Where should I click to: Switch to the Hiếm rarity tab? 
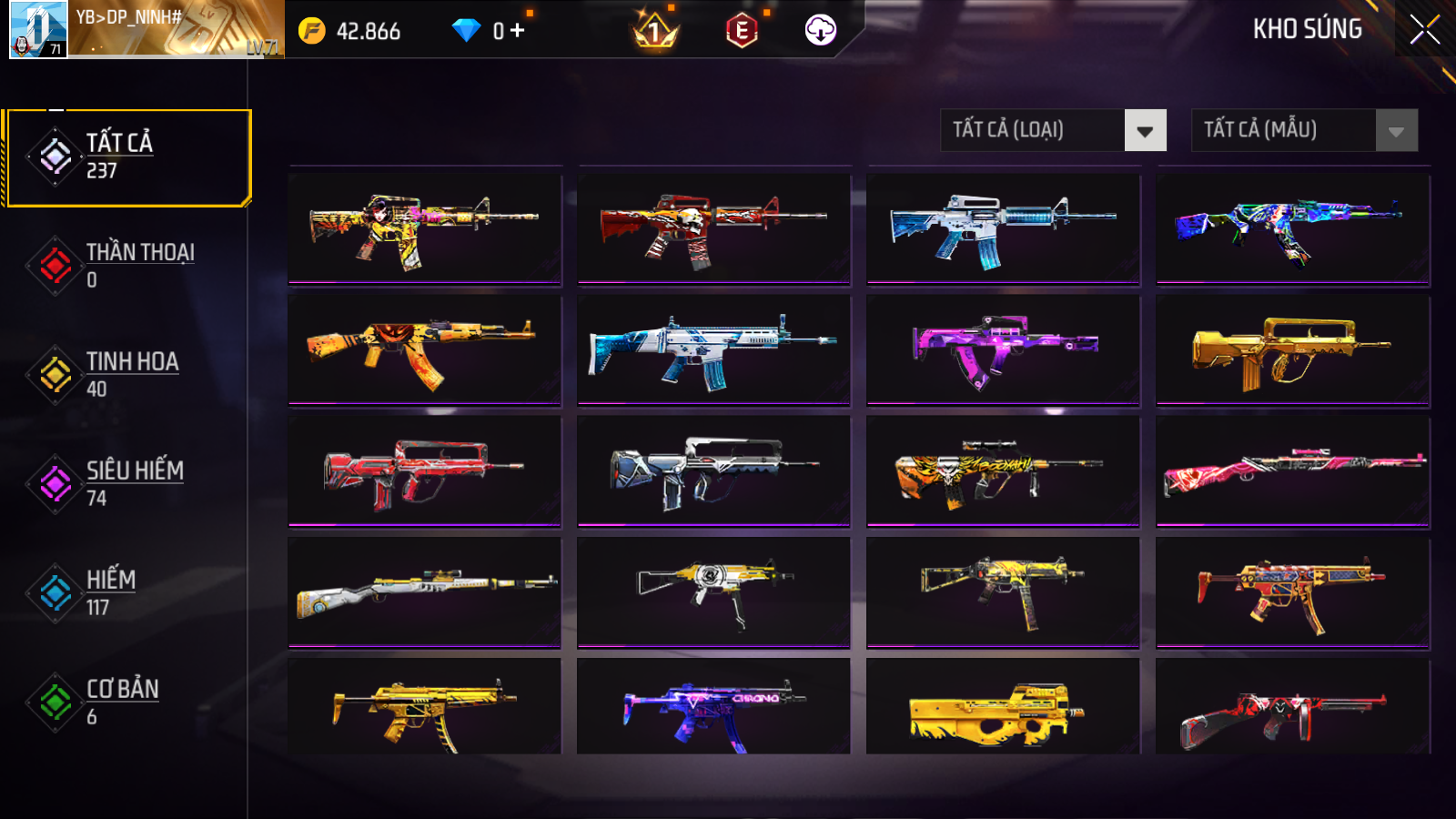pos(127,593)
